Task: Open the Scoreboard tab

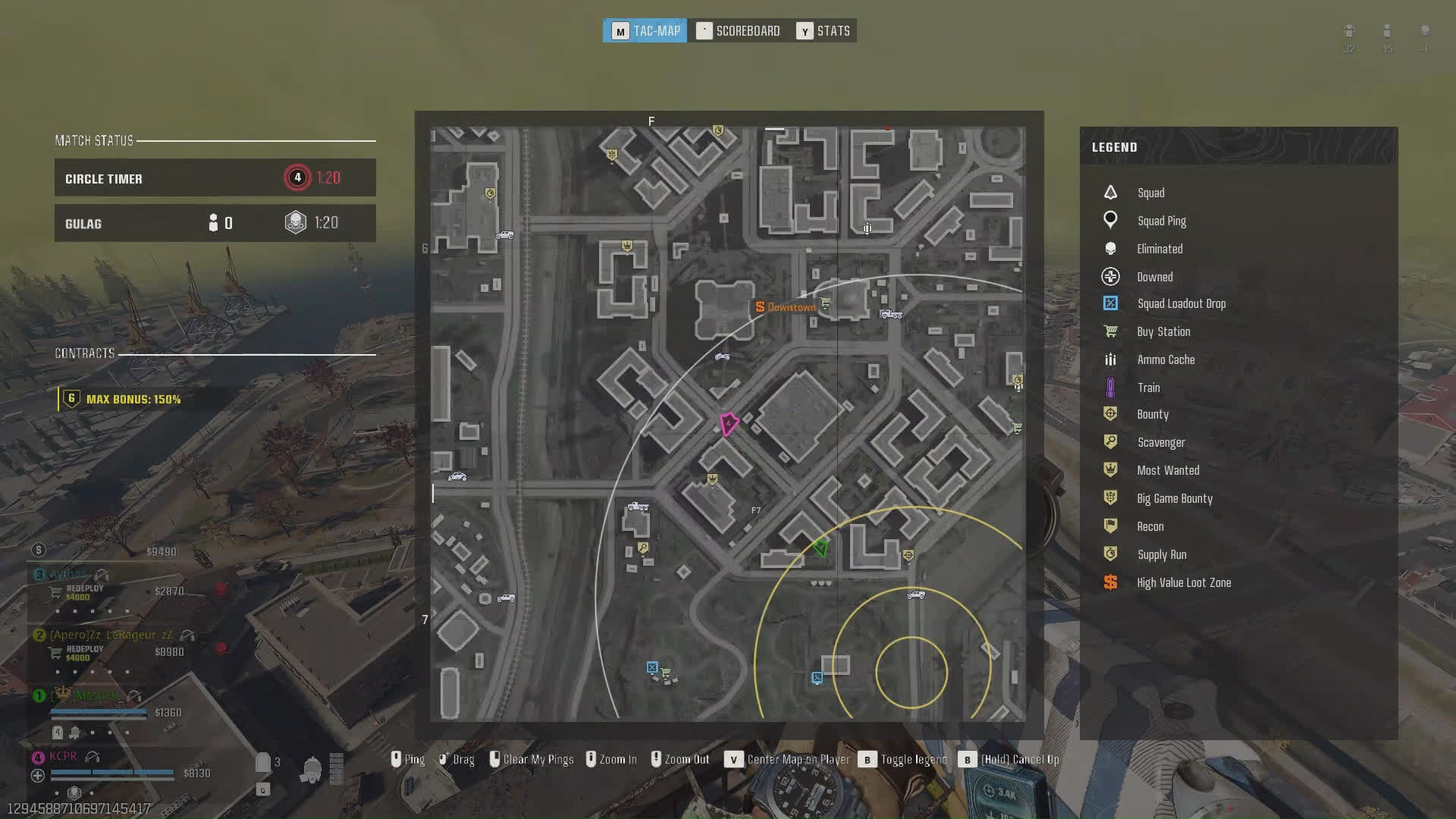Action: click(739, 31)
